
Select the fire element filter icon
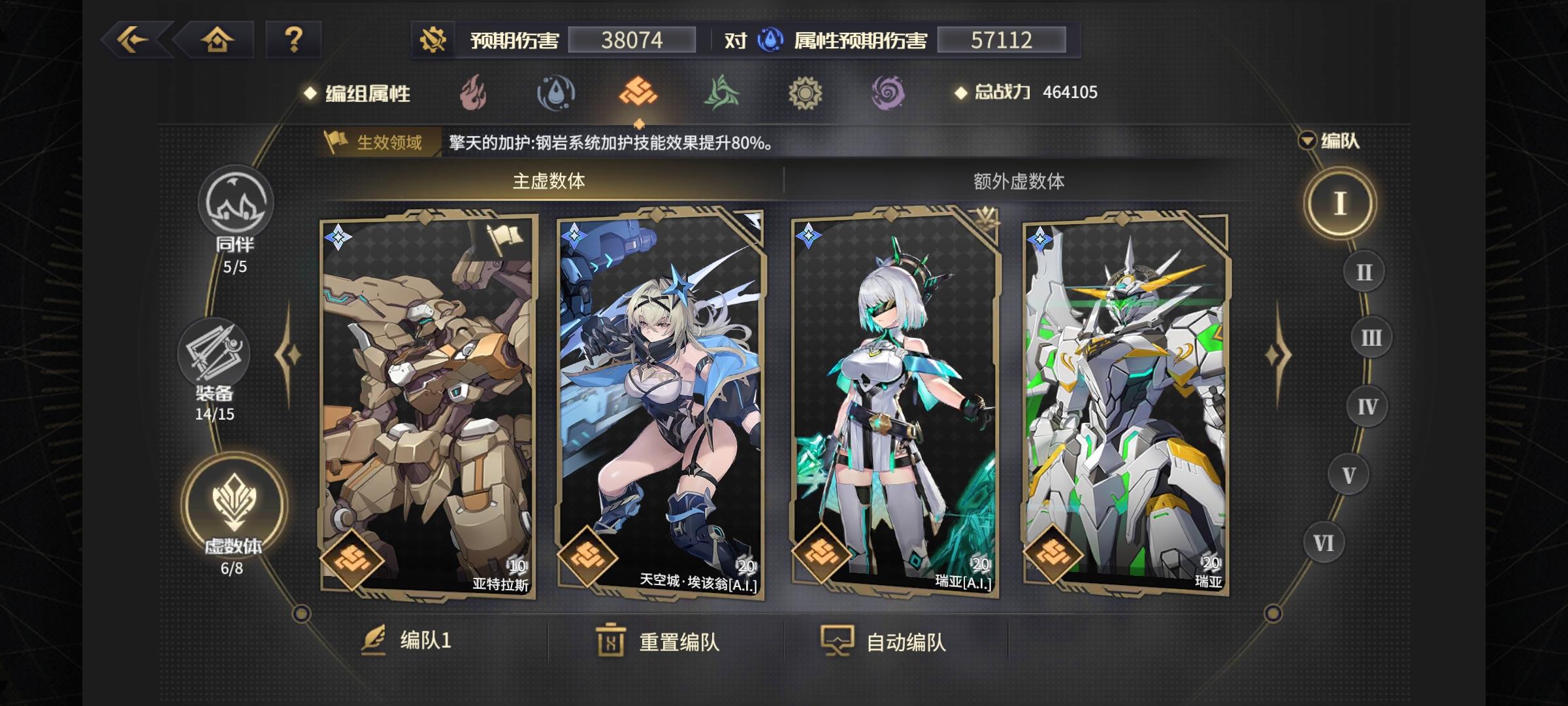click(472, 93)
